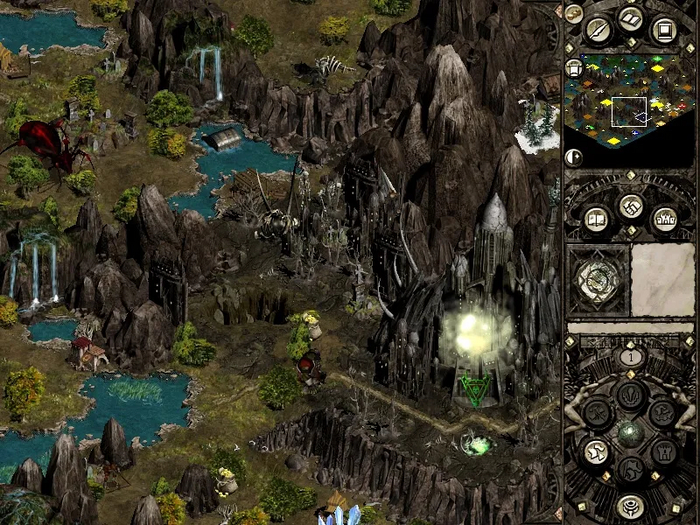Open the quill icon button above the minimap
The height and width of the screenshot is (525, 700).
click(x=599, y=29)
